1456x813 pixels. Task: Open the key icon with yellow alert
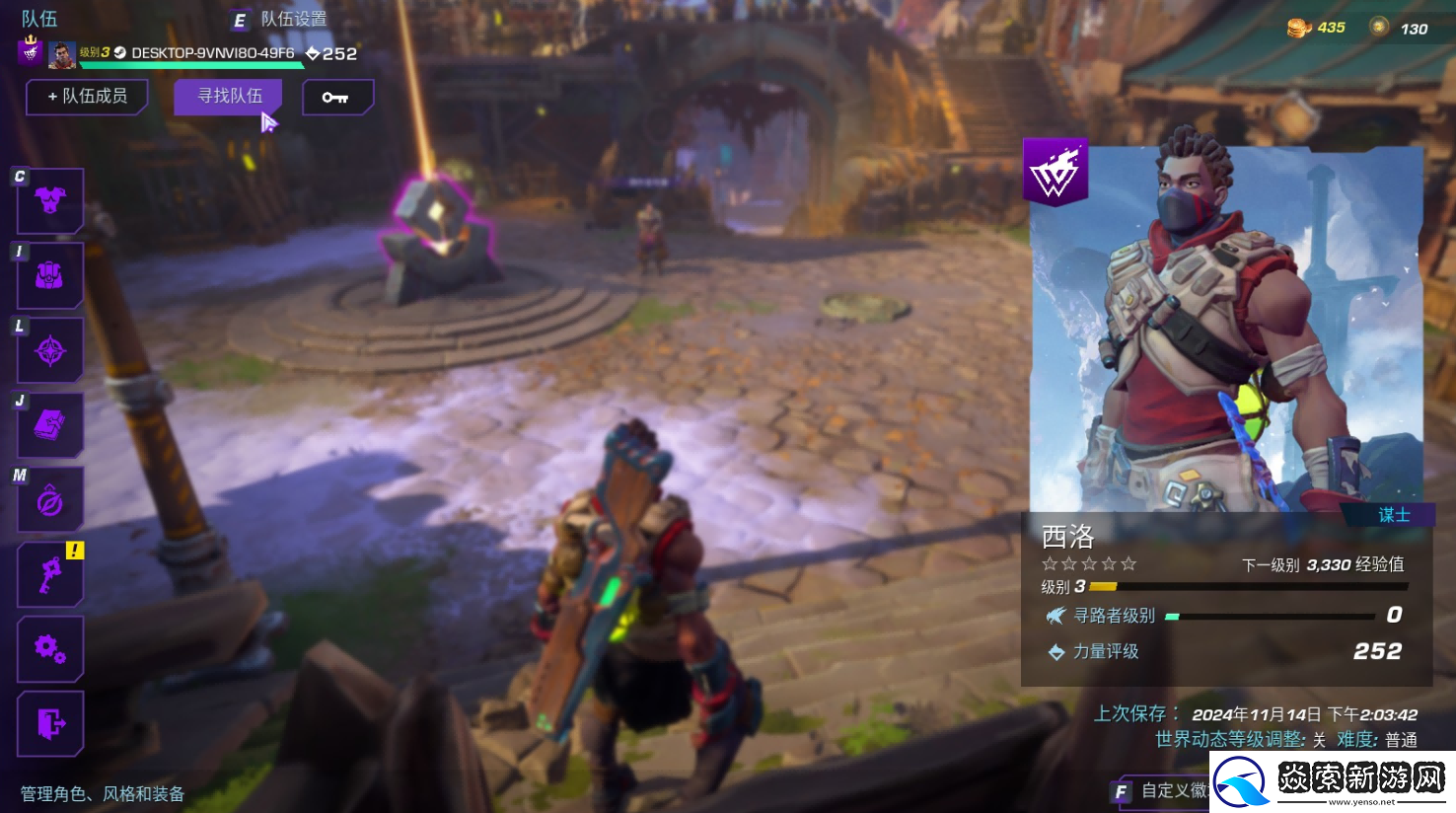[x=50, y=574]
